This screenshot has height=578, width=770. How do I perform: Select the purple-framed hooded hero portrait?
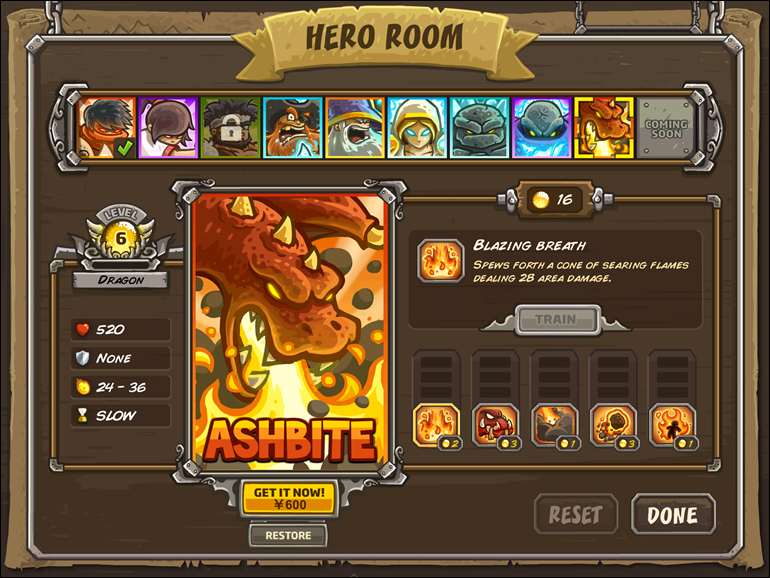(x=168, y=128)
